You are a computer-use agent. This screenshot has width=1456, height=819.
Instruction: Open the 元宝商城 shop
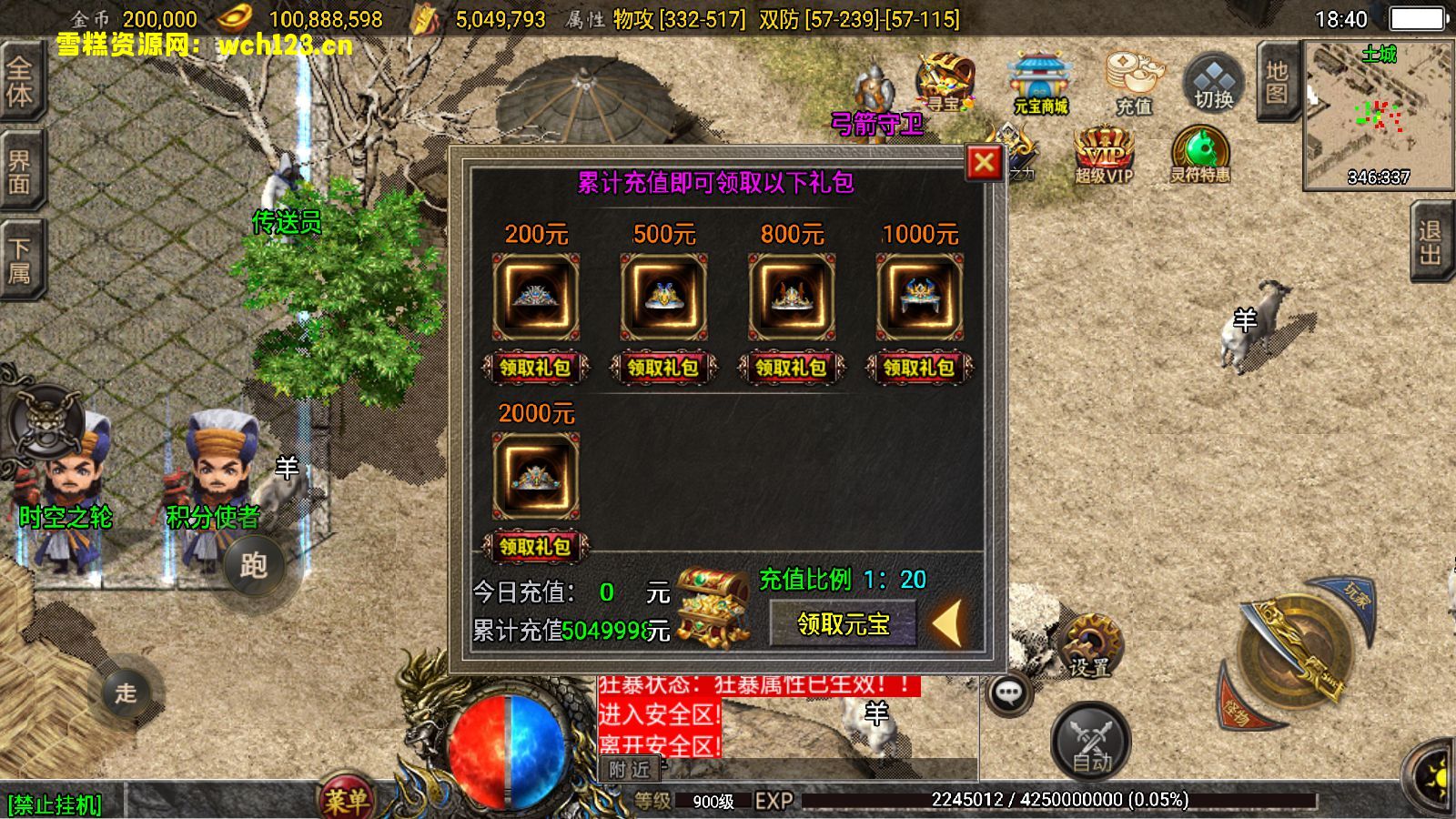1041,84
